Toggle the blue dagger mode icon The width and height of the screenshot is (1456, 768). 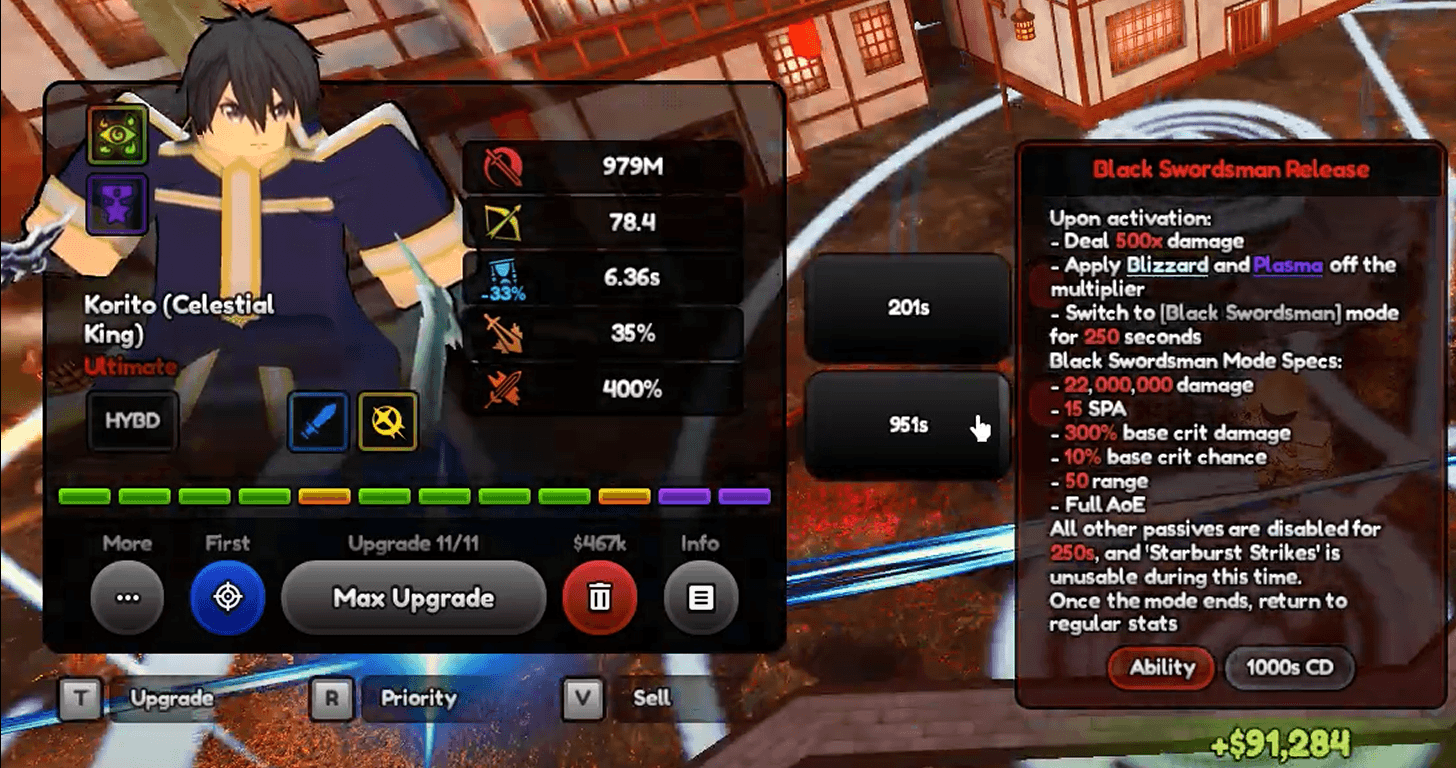click(x=318, y=421)
